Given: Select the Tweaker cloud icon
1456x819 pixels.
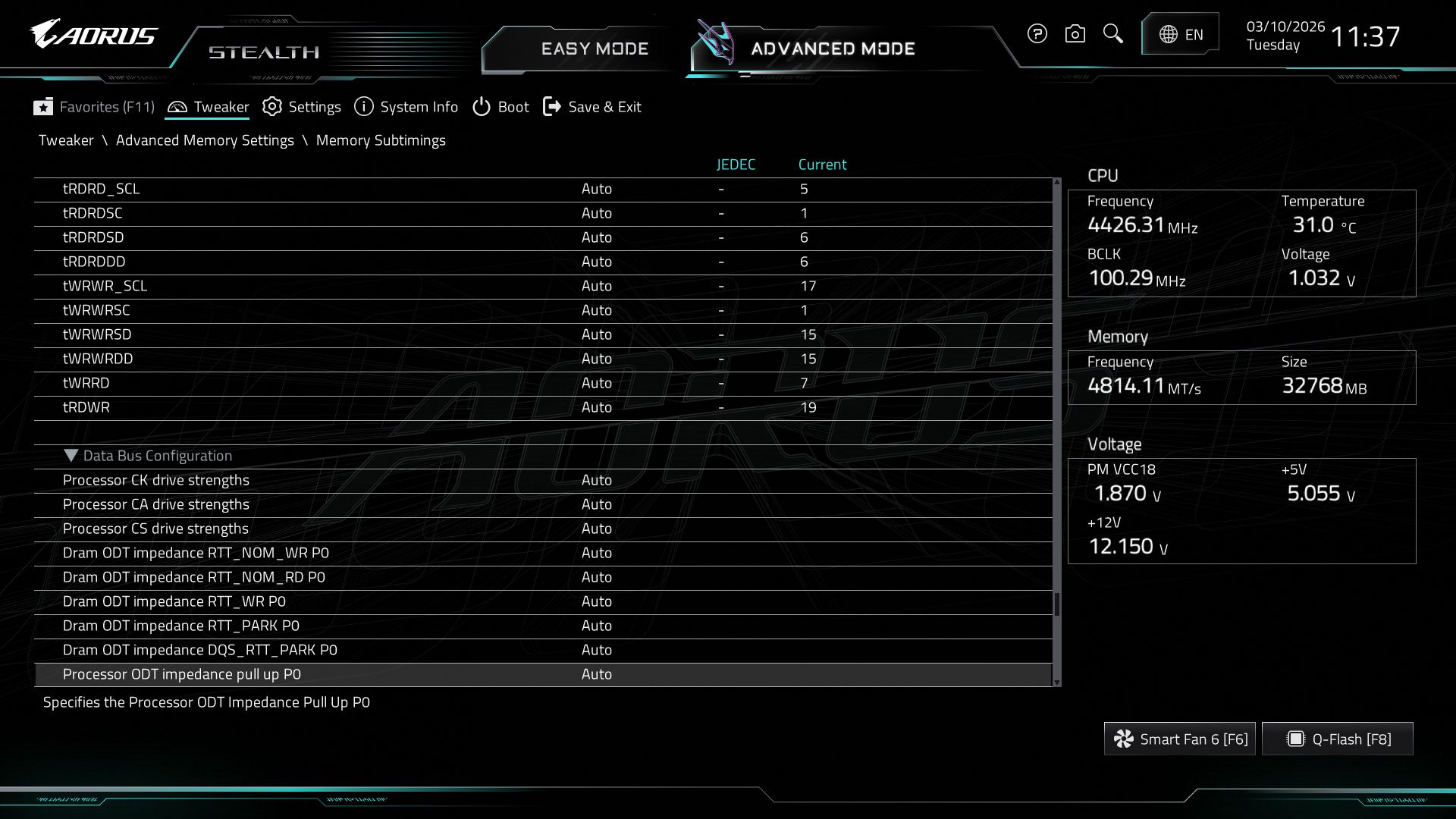Looking at the screenshot, I should 177,107.
